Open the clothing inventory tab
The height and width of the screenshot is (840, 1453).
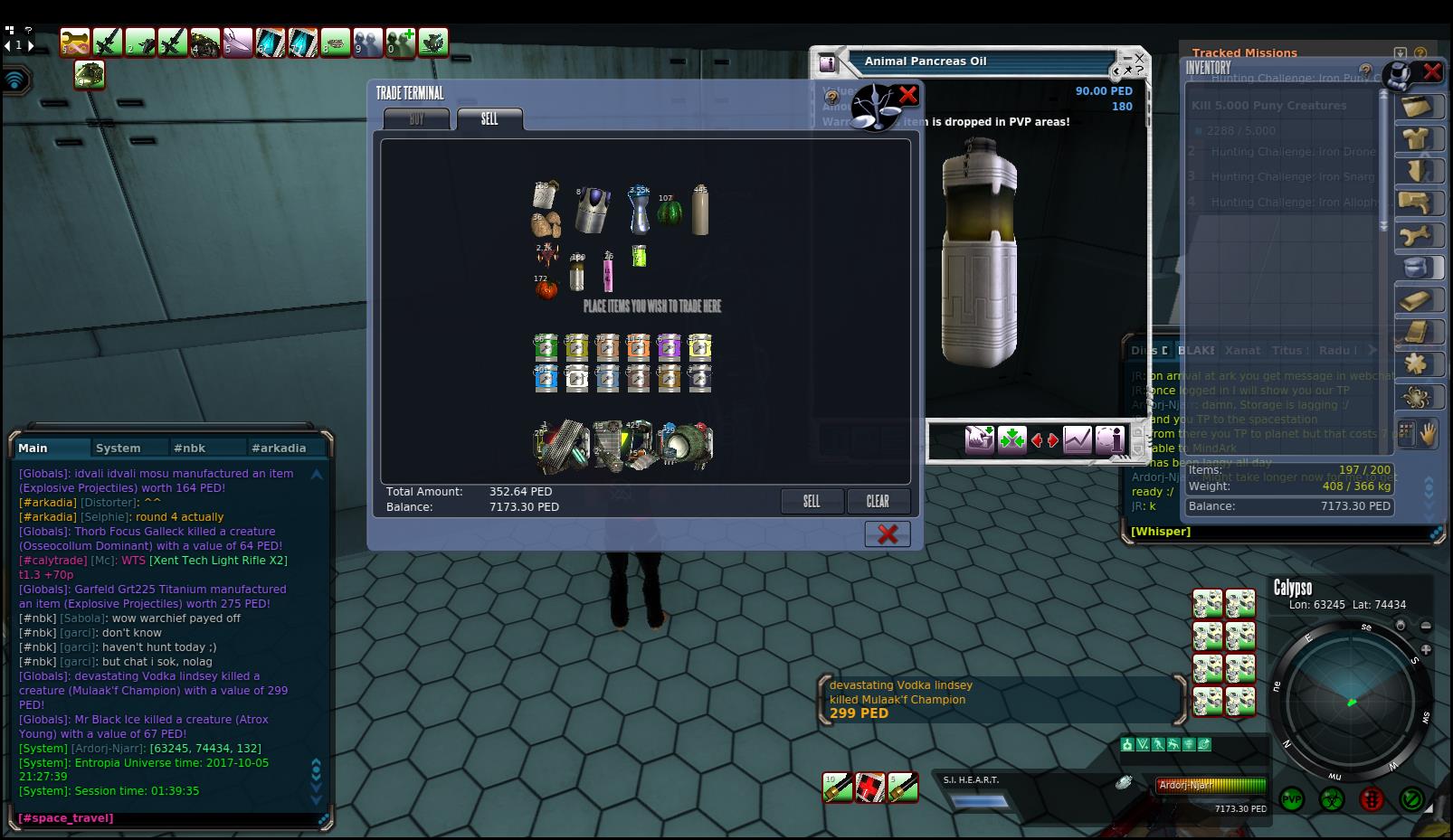point(1416,139)
